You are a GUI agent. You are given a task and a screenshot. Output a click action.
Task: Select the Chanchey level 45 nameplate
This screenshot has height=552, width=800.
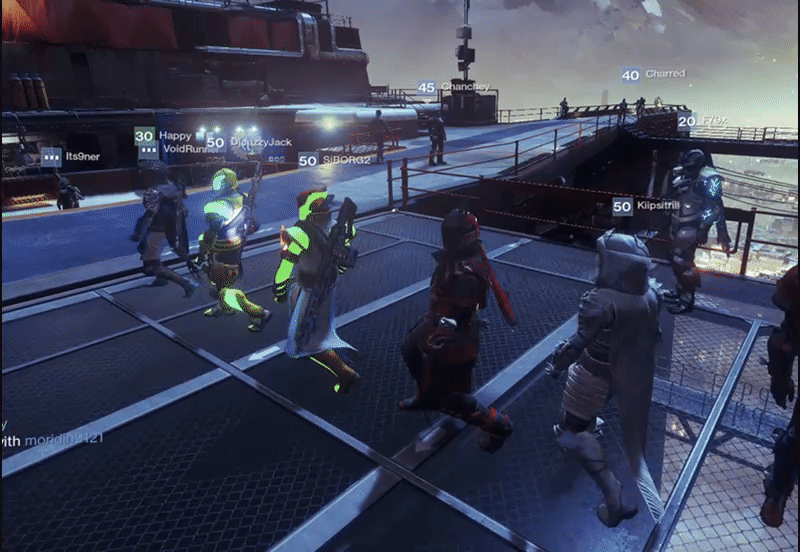point(453,88)
